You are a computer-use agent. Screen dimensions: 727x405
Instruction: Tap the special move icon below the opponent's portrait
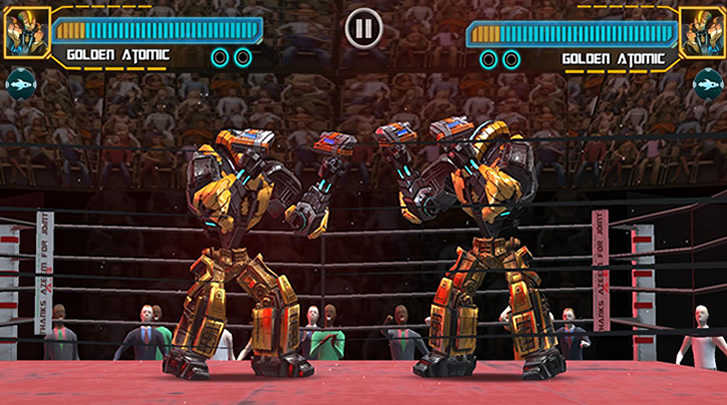pyautogui.click(x=706, y=85)
